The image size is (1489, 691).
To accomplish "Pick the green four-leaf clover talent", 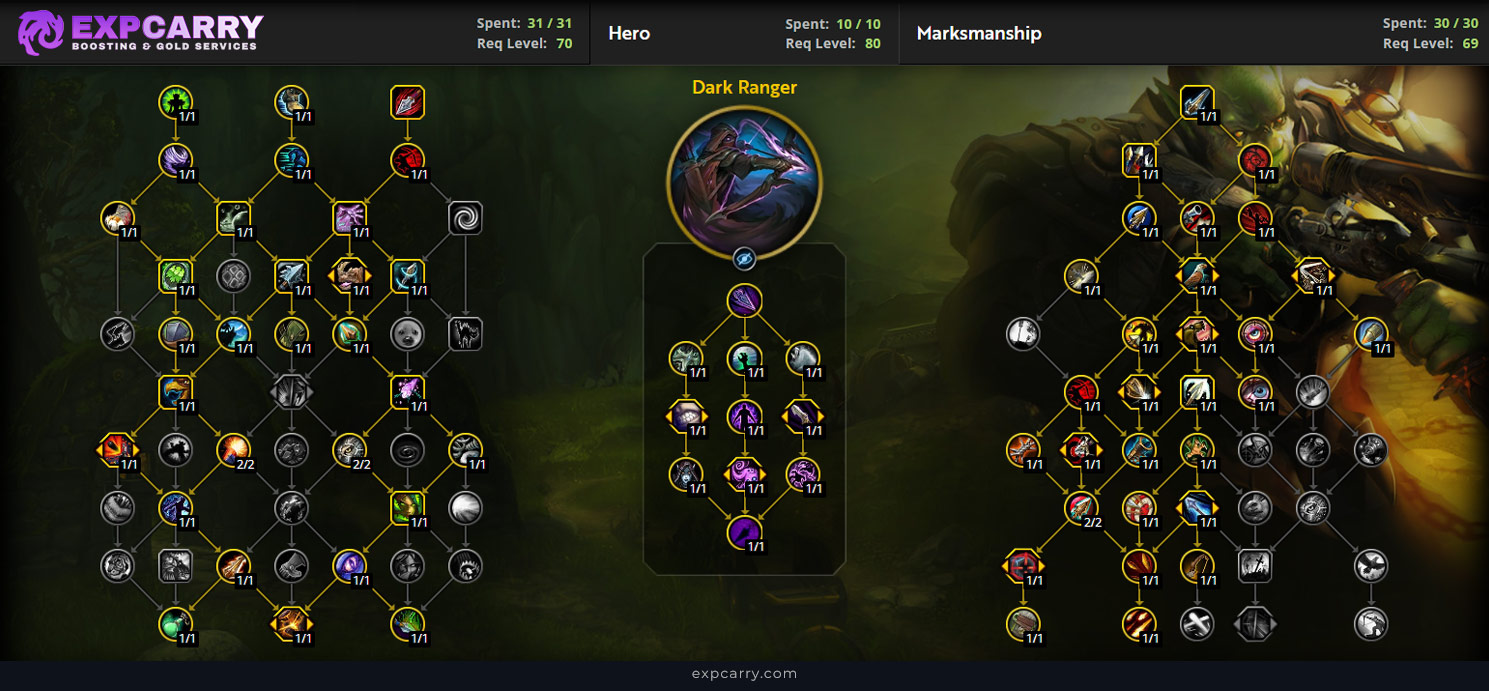I will click(175, 275).
